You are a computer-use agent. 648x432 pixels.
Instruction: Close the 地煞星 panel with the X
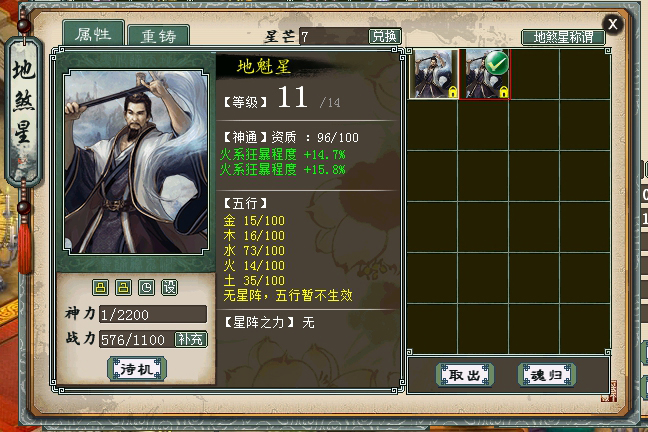[x=613, y=24]
